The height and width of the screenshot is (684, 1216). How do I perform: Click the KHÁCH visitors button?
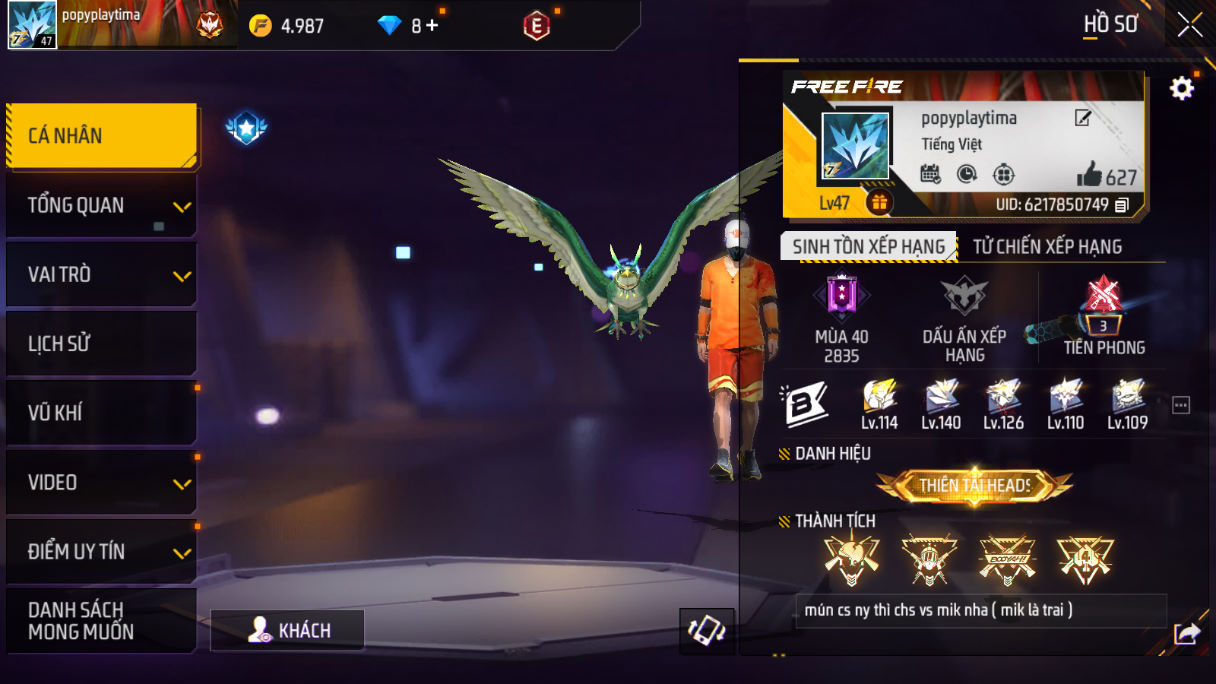[x=288, y=630]
